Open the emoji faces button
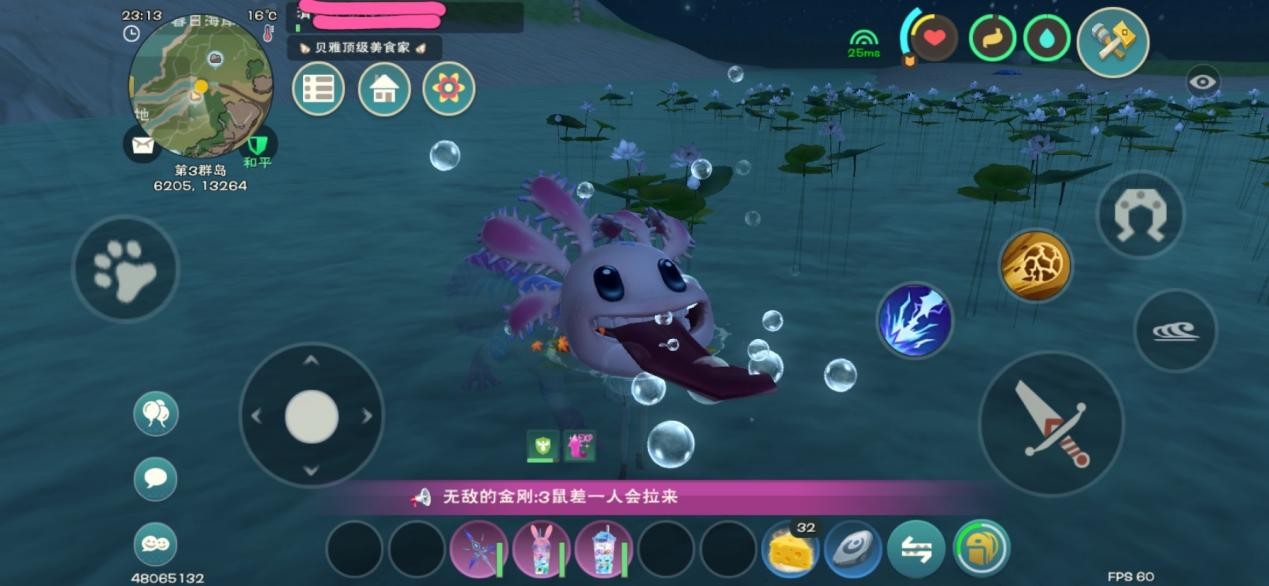This screenshot has width=1269, height=586. [x=156, y=544]
